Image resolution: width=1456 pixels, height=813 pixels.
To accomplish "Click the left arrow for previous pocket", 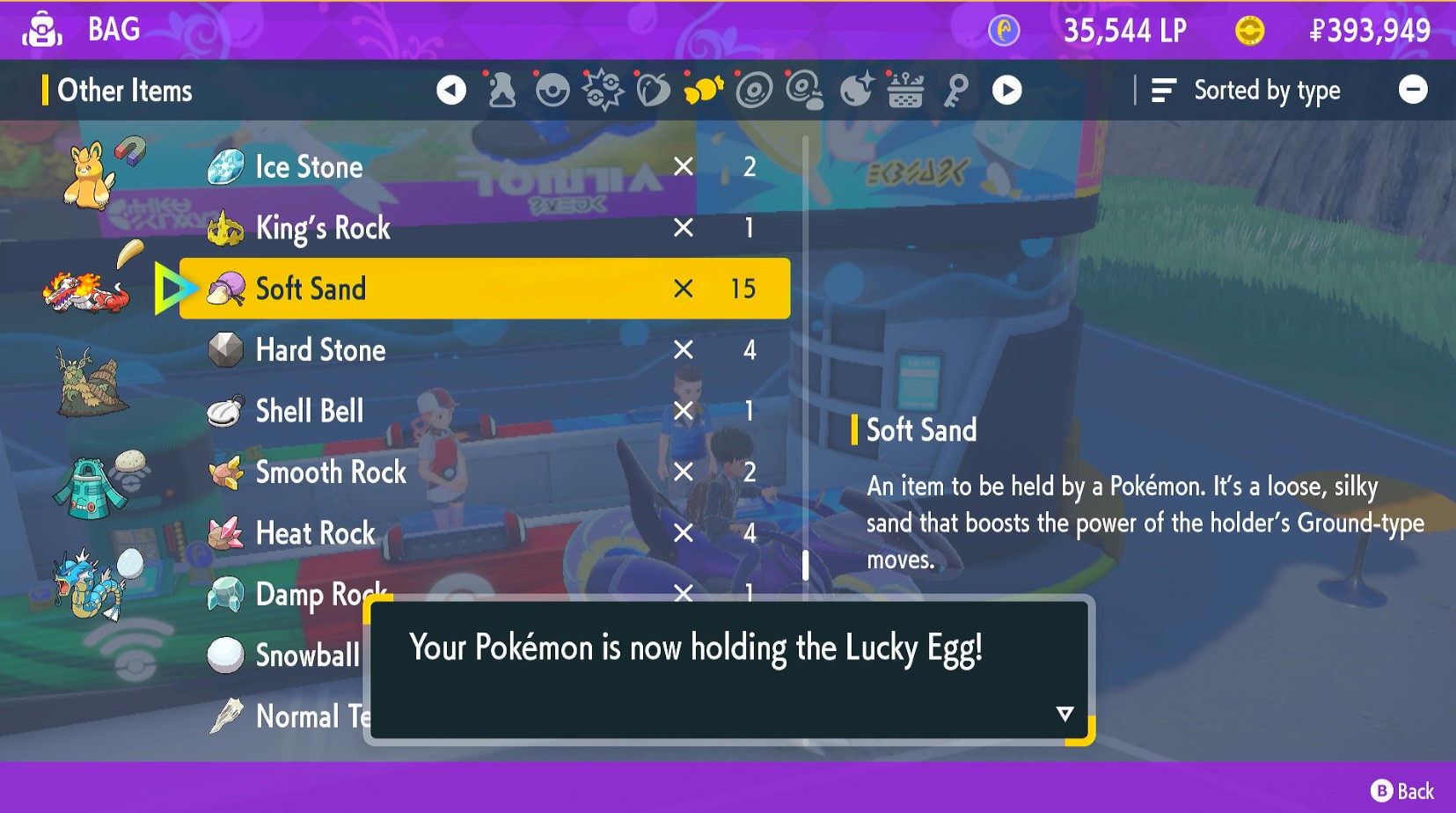I will pos(451,89).
